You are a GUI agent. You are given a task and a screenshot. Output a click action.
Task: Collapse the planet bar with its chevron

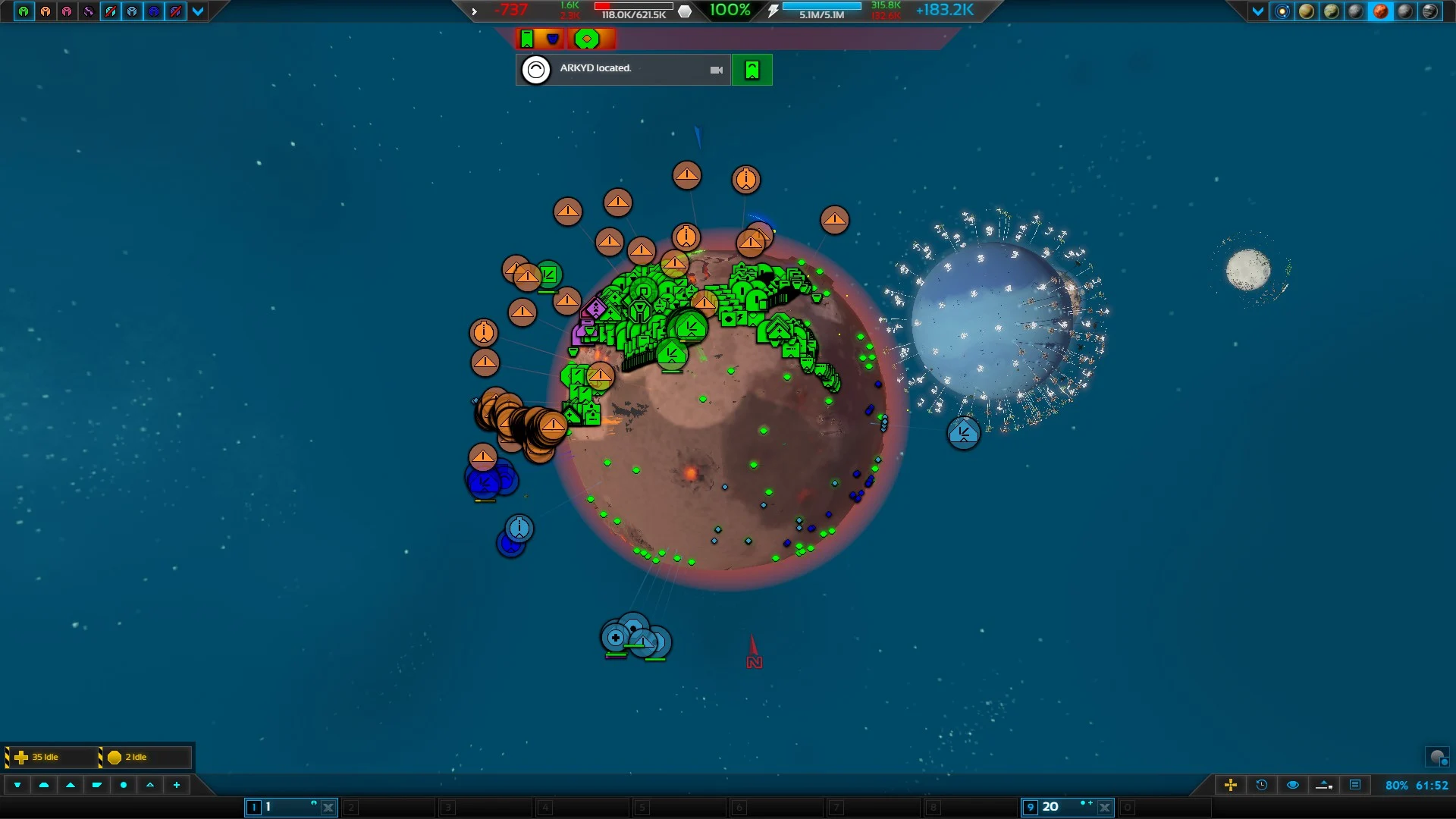coord(1258,12)
